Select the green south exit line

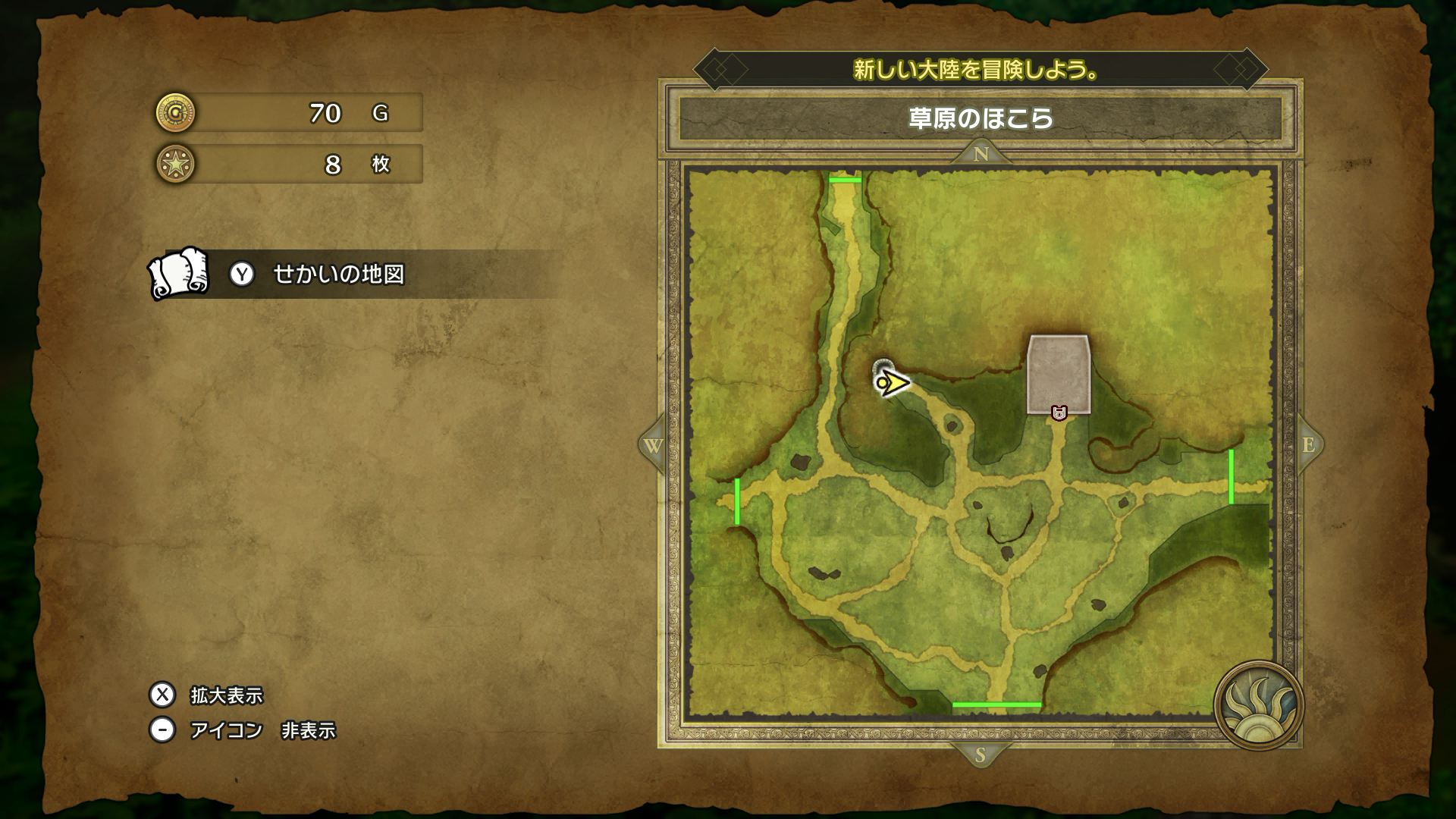pyautogui.click(x=996, y=705)
